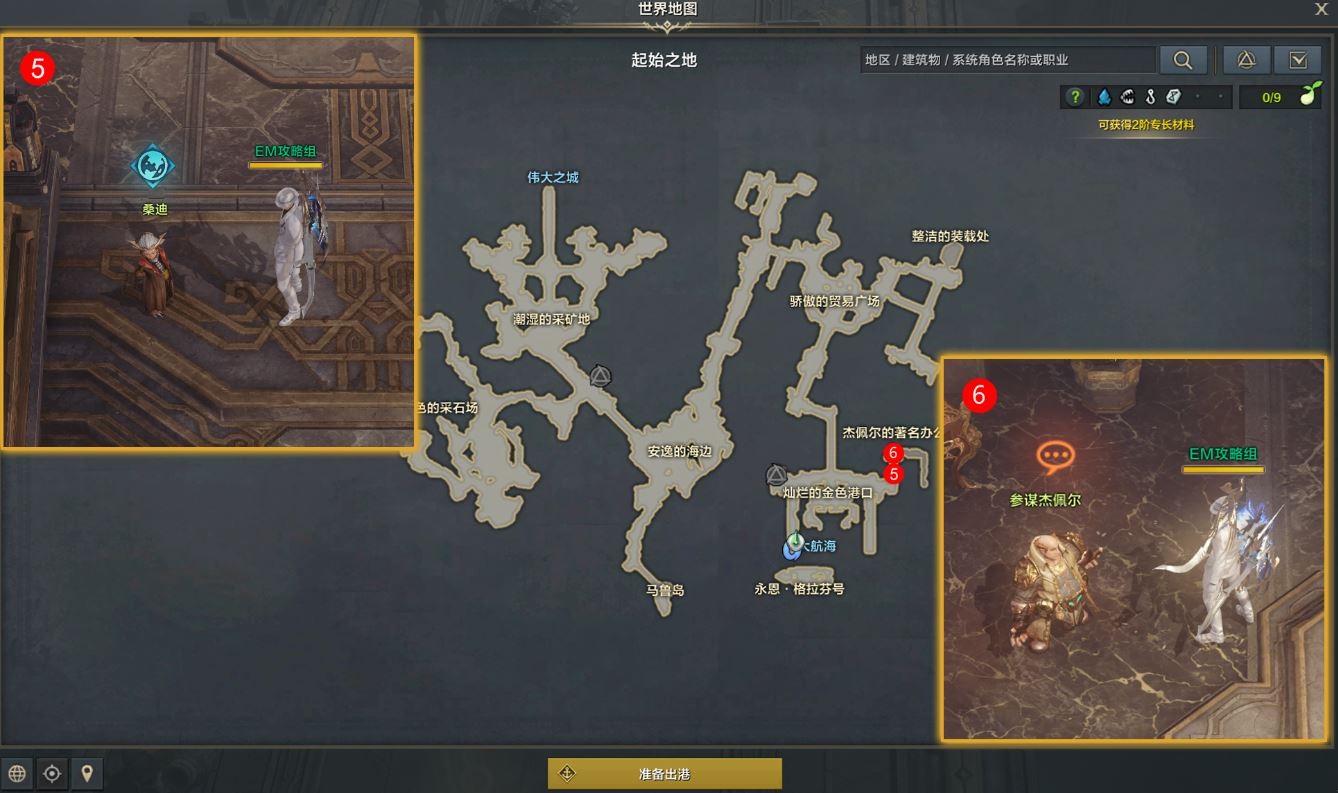Click the green question mark help icon

(x=1075, y=97)
